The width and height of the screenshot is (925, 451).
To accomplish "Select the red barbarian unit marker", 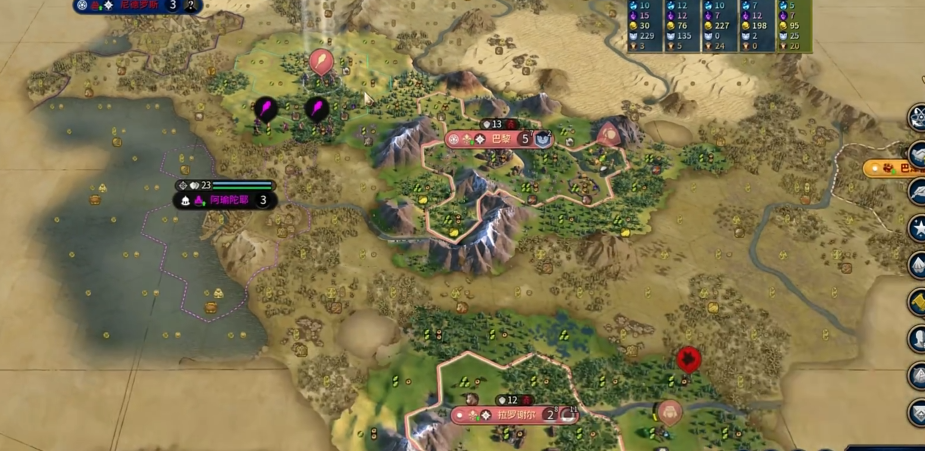I will [x=687, y=359].
